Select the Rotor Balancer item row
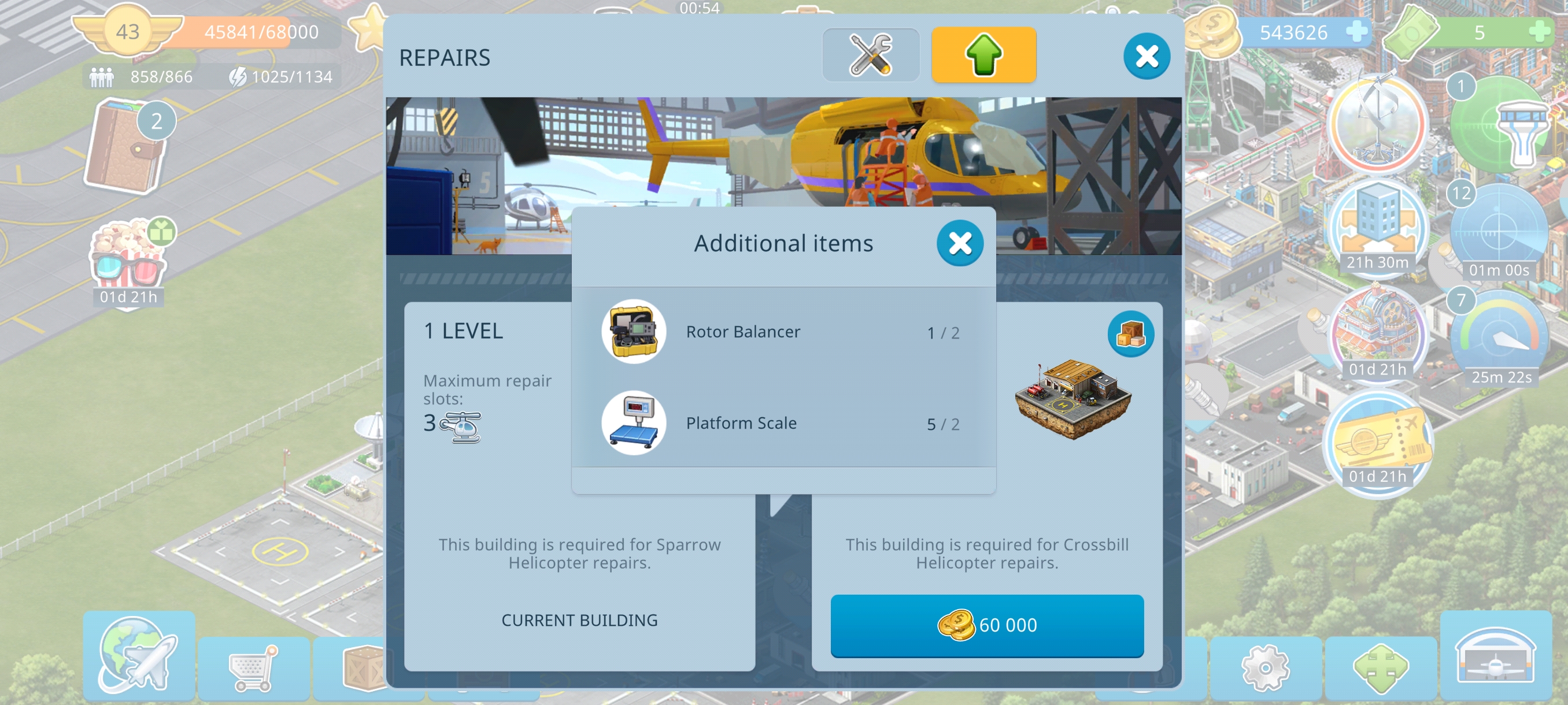Viewport: 1568px width, 705px height. click(x=783, y=332)
